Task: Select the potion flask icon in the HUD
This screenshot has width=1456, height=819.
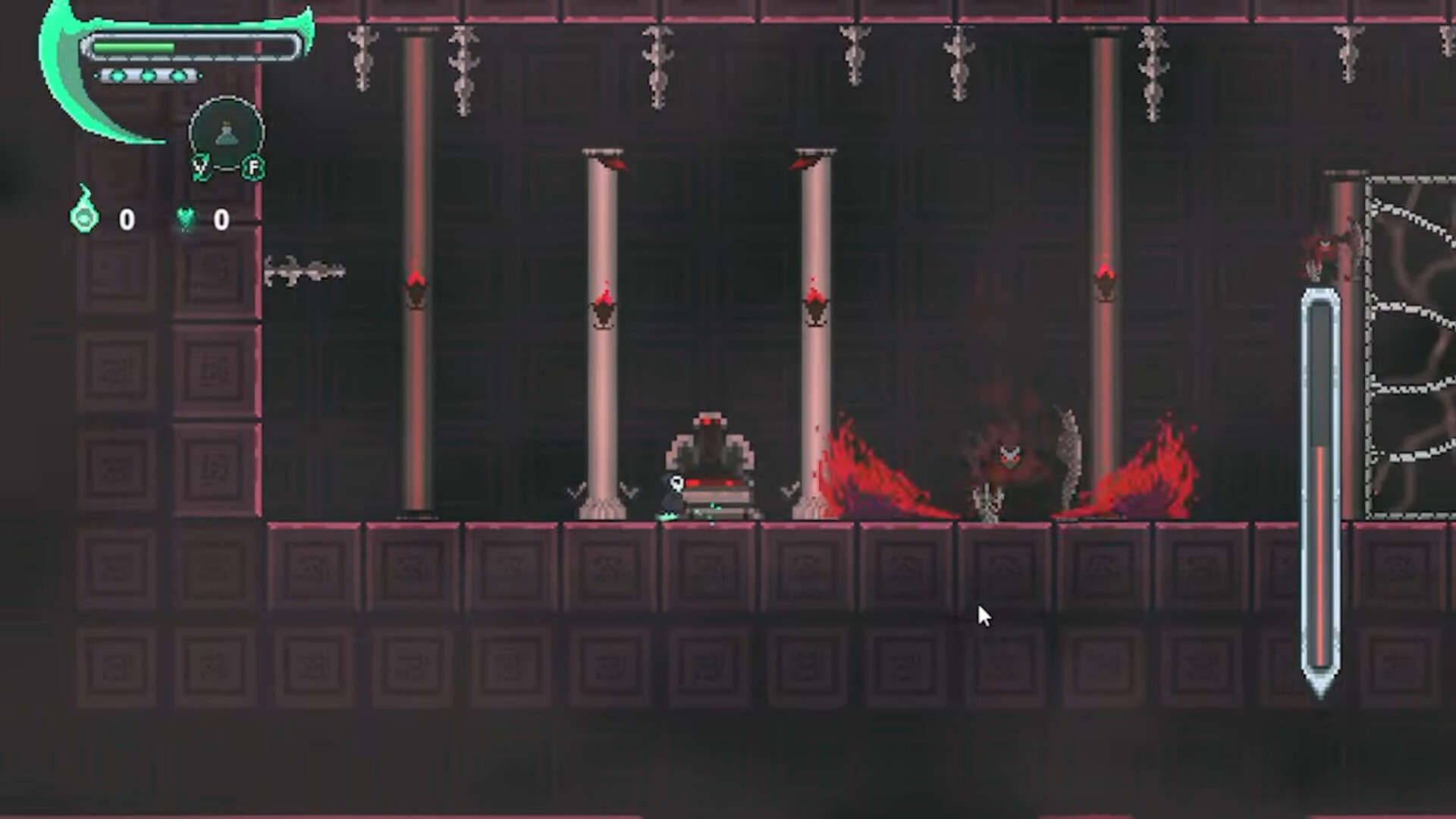Action: 227,133
